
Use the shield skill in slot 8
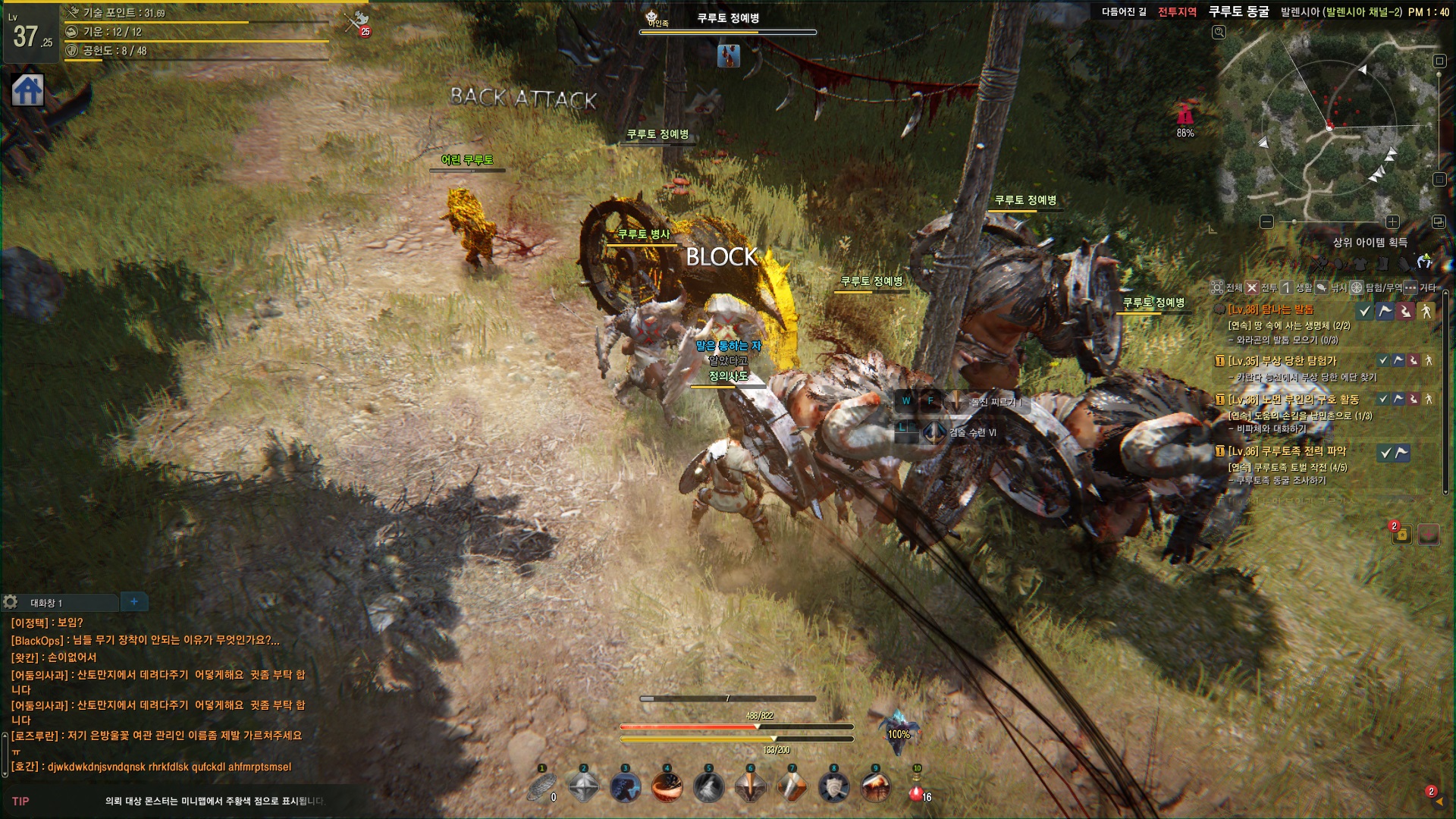pos(833,789)
